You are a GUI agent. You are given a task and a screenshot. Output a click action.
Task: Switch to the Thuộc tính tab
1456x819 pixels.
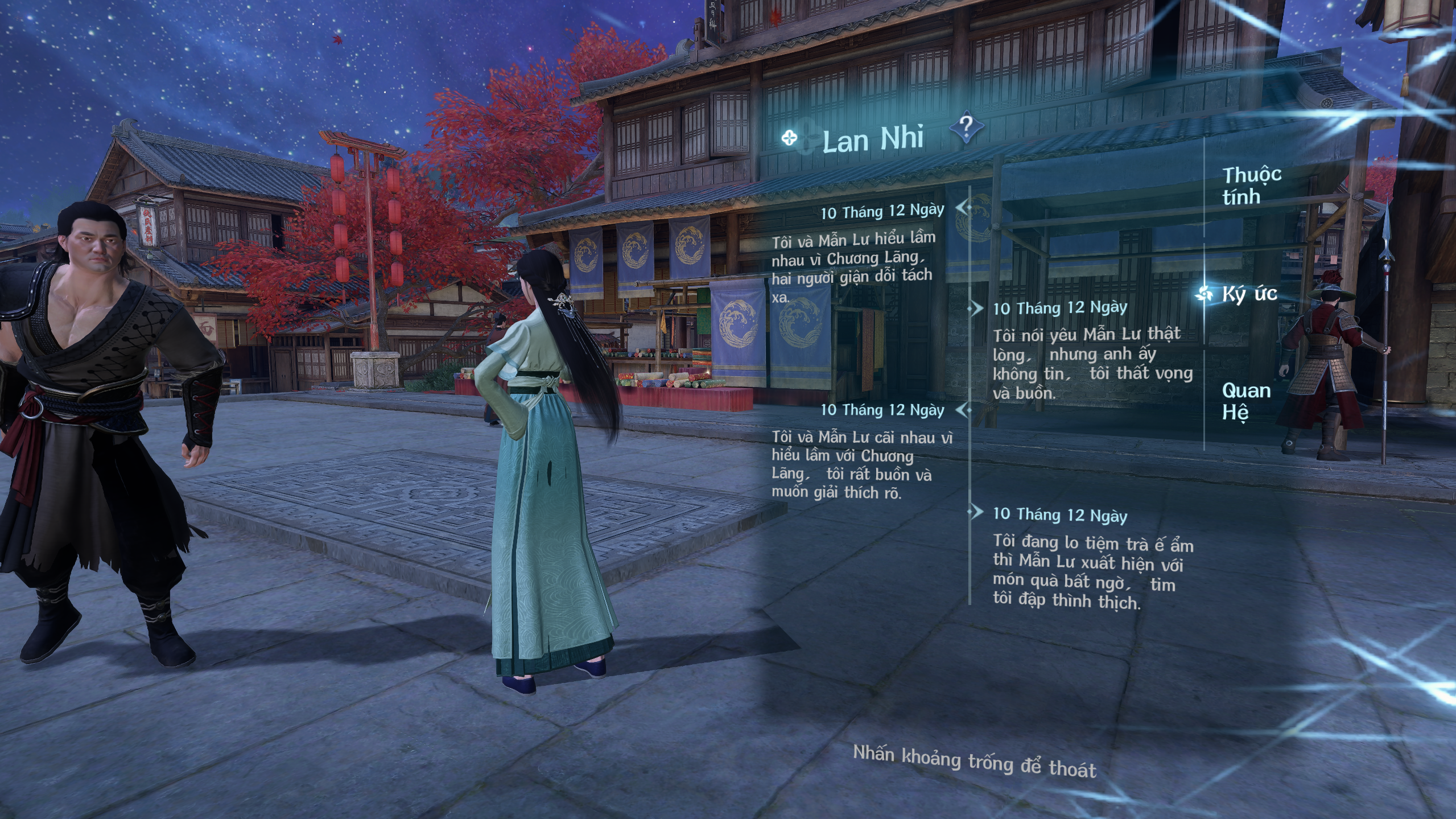point(1251,186)
